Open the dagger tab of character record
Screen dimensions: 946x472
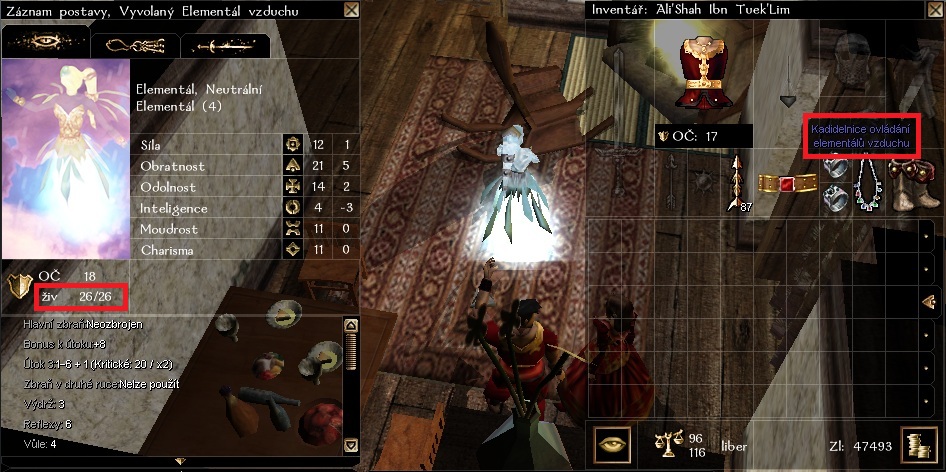point(225,45)
